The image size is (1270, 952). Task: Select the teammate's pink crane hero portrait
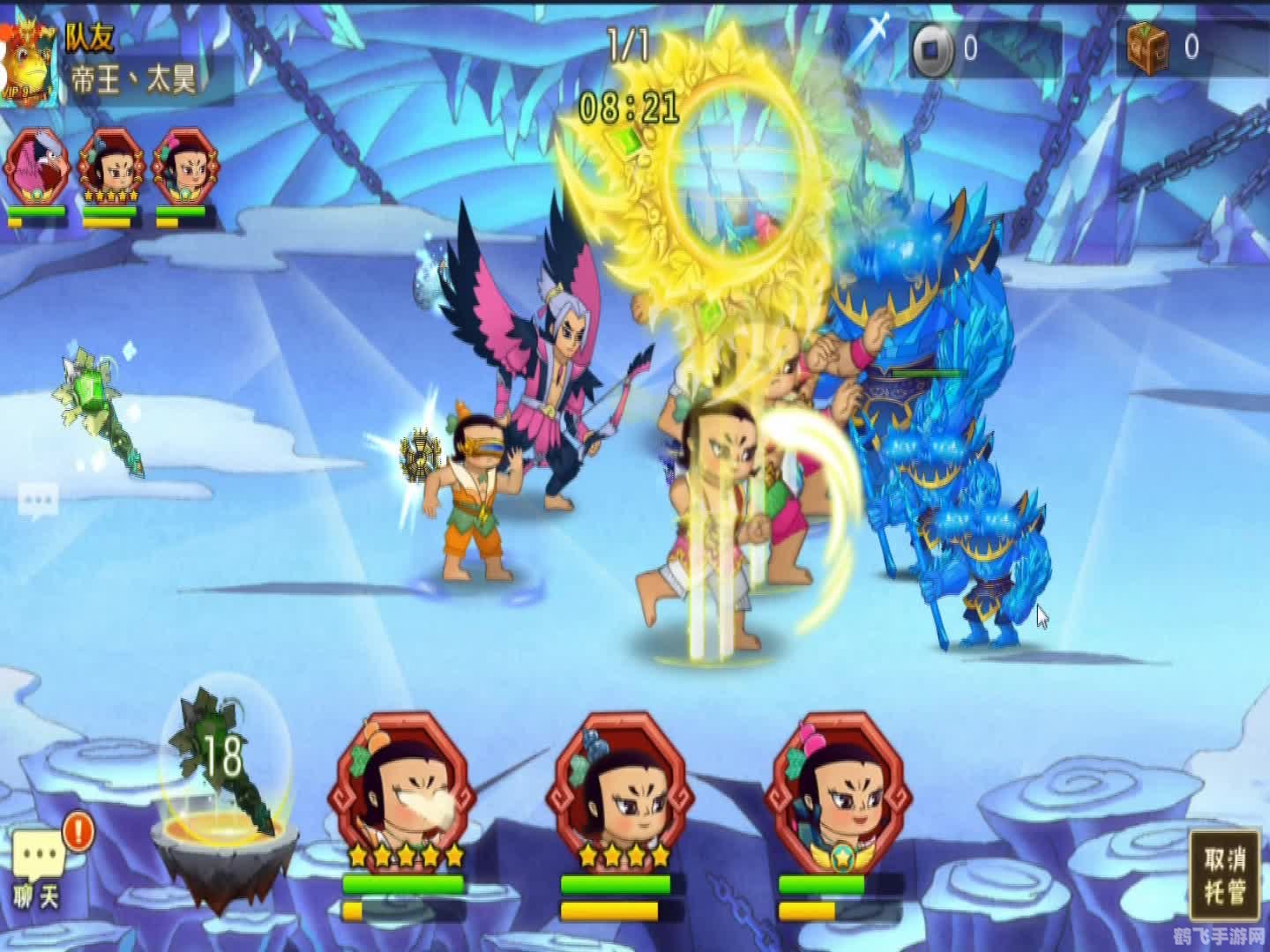pyautogui.click(x=36, y=167)
